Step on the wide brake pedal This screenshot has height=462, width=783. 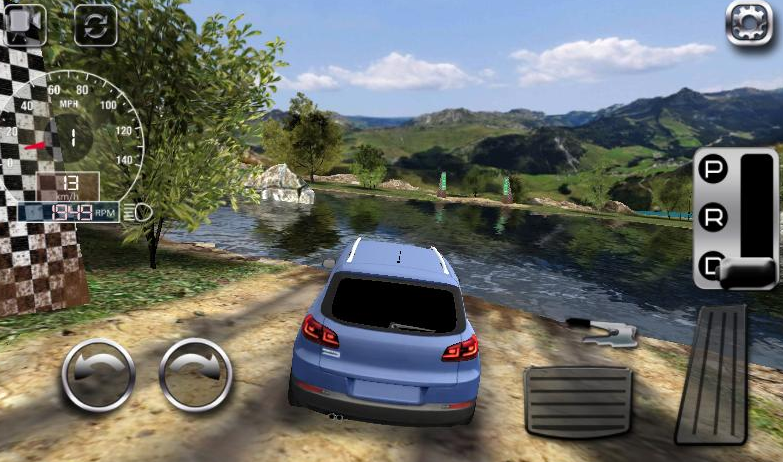[x=578, y=401]
